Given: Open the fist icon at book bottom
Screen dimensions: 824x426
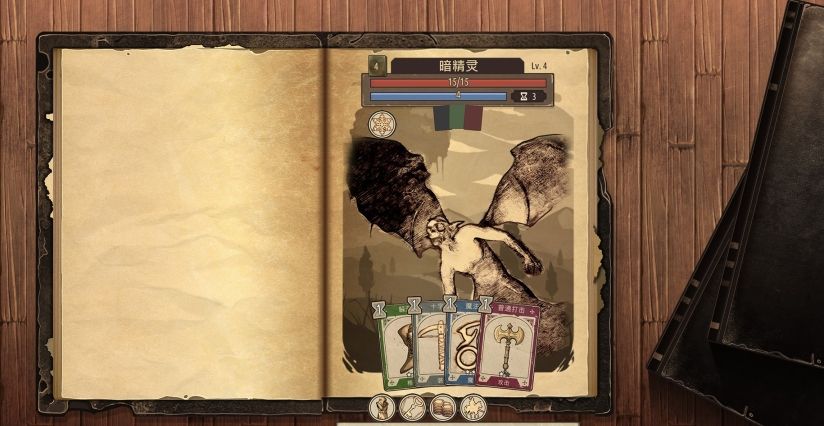Looking at the screenshot, I should (382, 407).
